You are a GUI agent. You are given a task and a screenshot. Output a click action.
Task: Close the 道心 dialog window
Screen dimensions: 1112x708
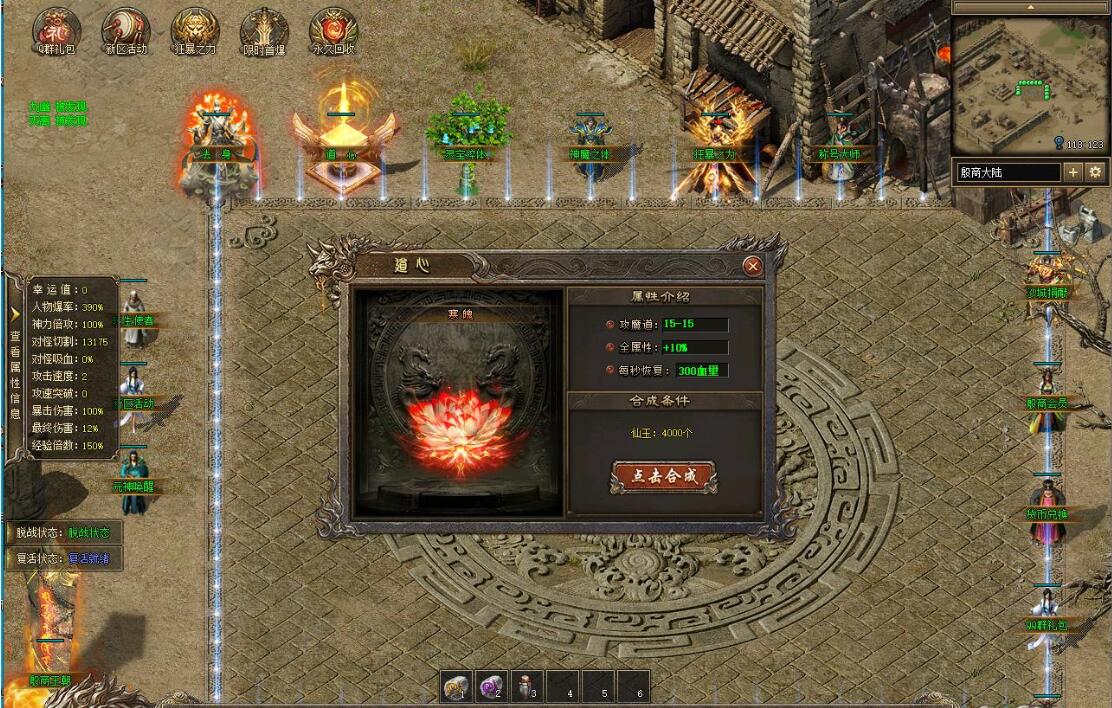click(752, 266)
